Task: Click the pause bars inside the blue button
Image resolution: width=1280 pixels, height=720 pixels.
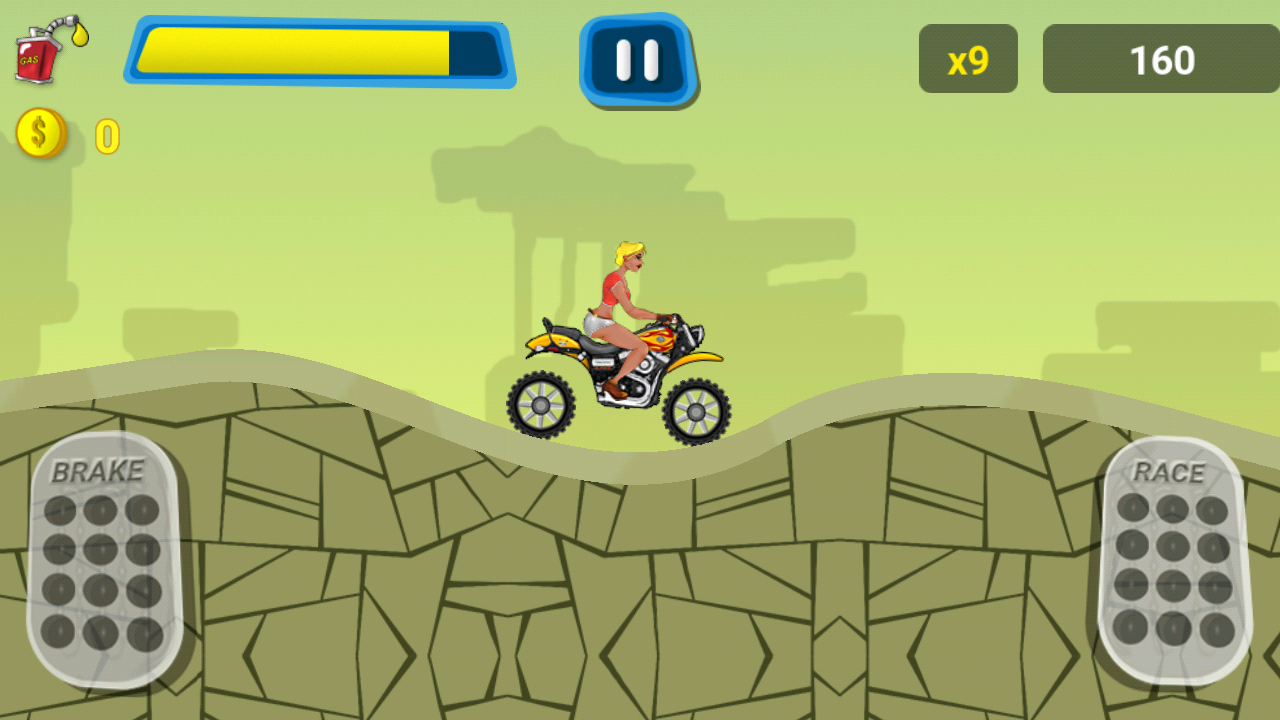Action: pos(638,58)
